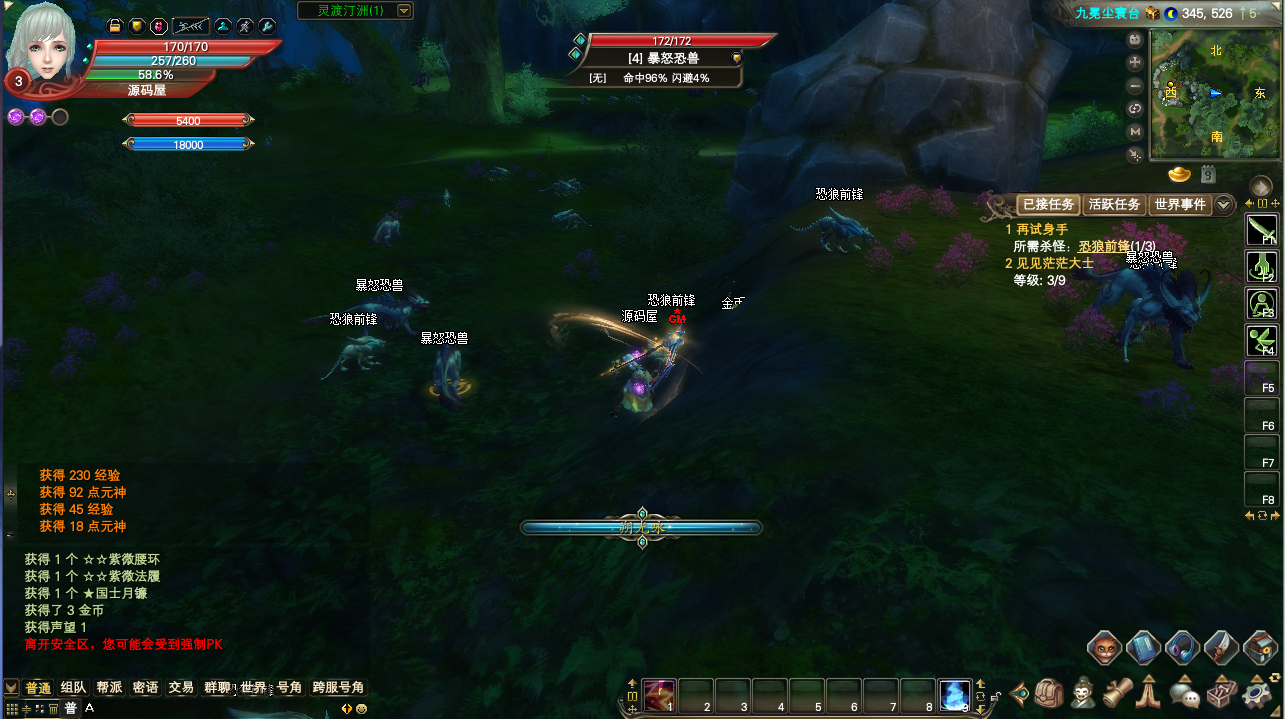Open the 灵渡汀洲(1) channel dropdown

[x=404, y=11]
